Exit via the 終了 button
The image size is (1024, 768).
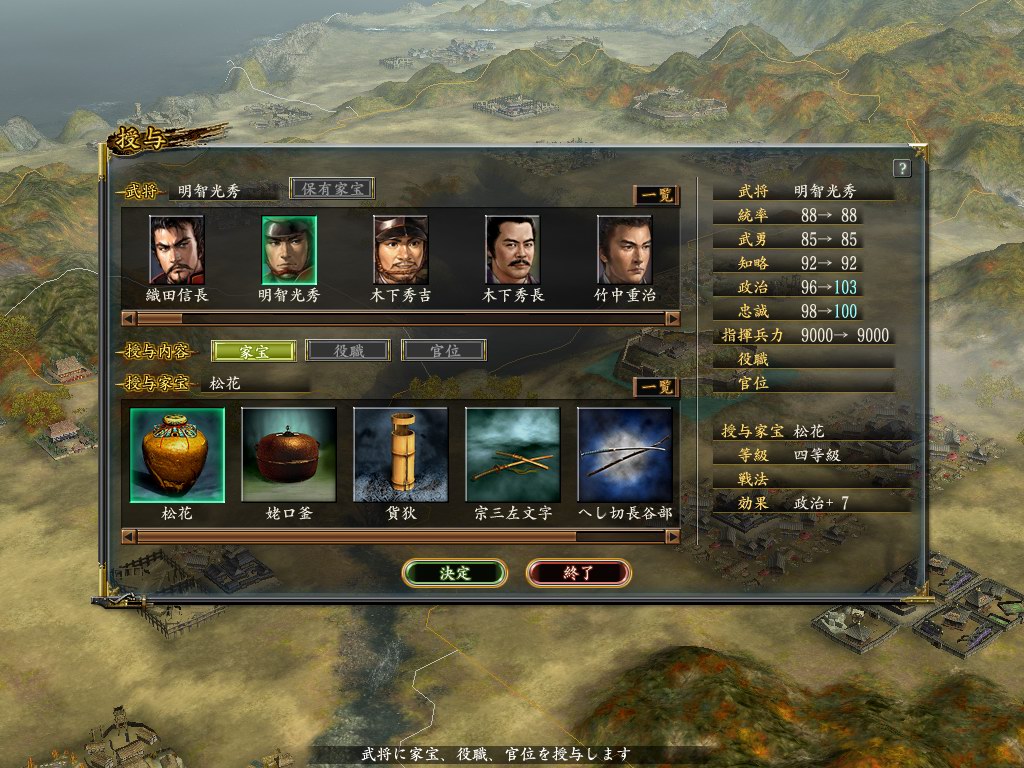tap(578, 573)
